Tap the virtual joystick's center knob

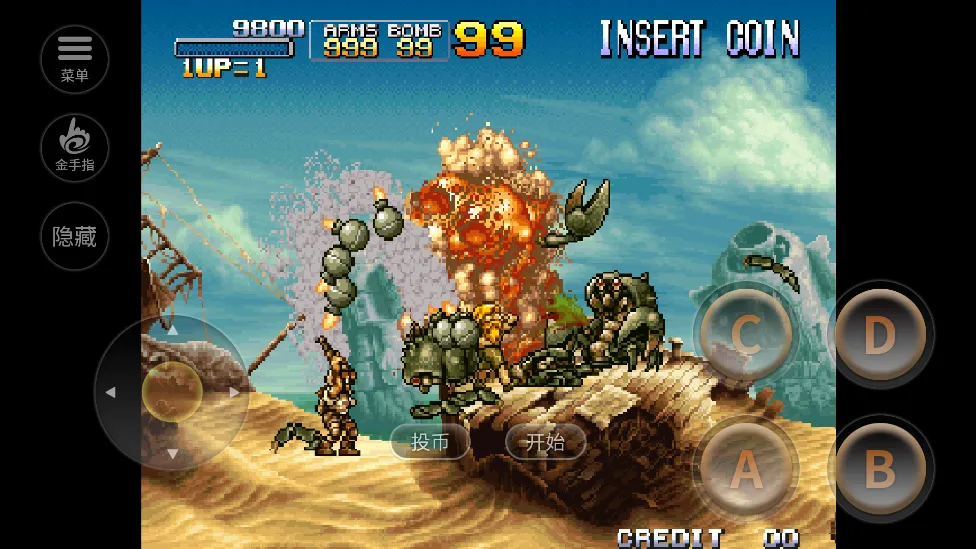(172, 391)
